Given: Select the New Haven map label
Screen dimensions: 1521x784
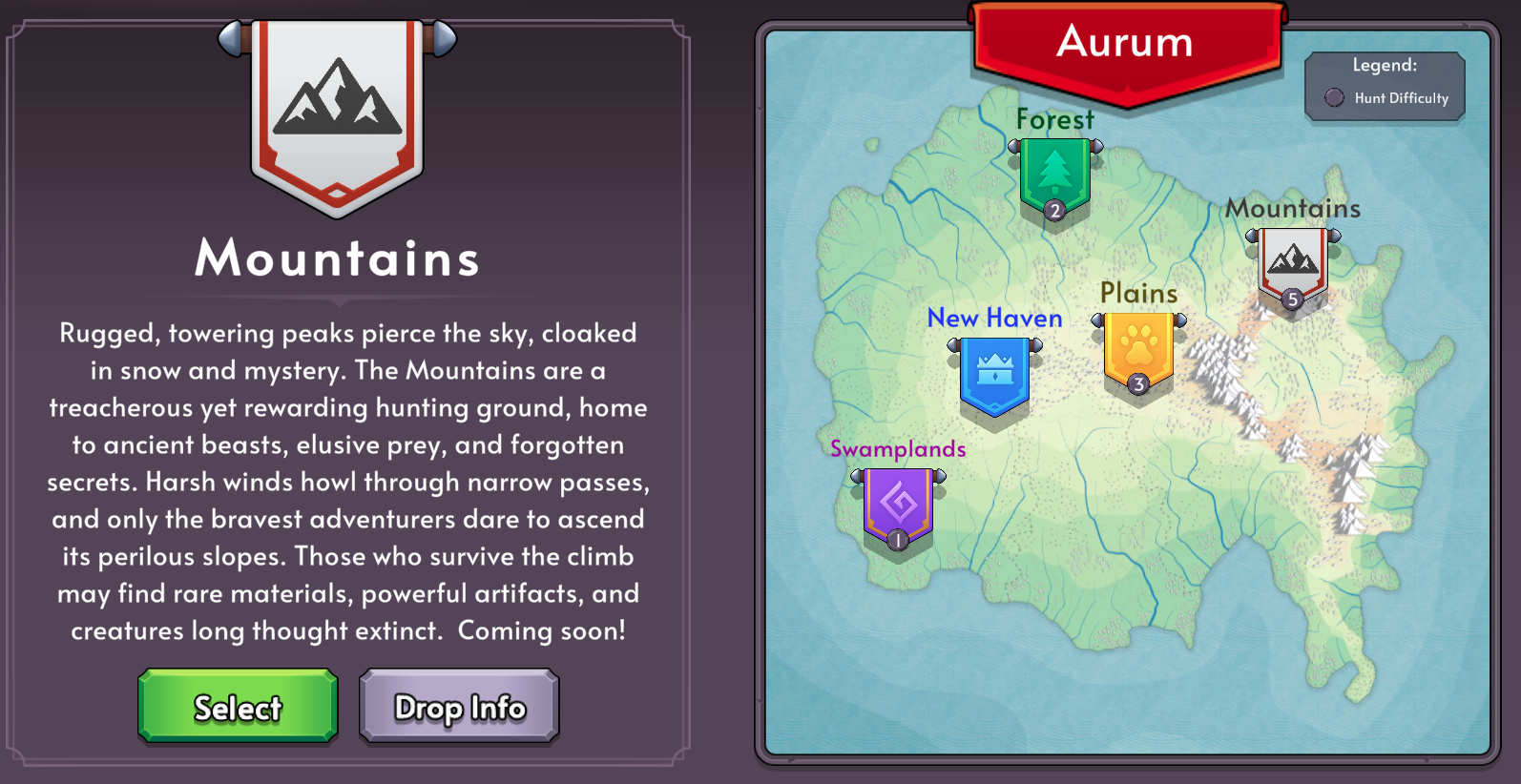Looking at the screenshot, I should click(x=994, y=319).
